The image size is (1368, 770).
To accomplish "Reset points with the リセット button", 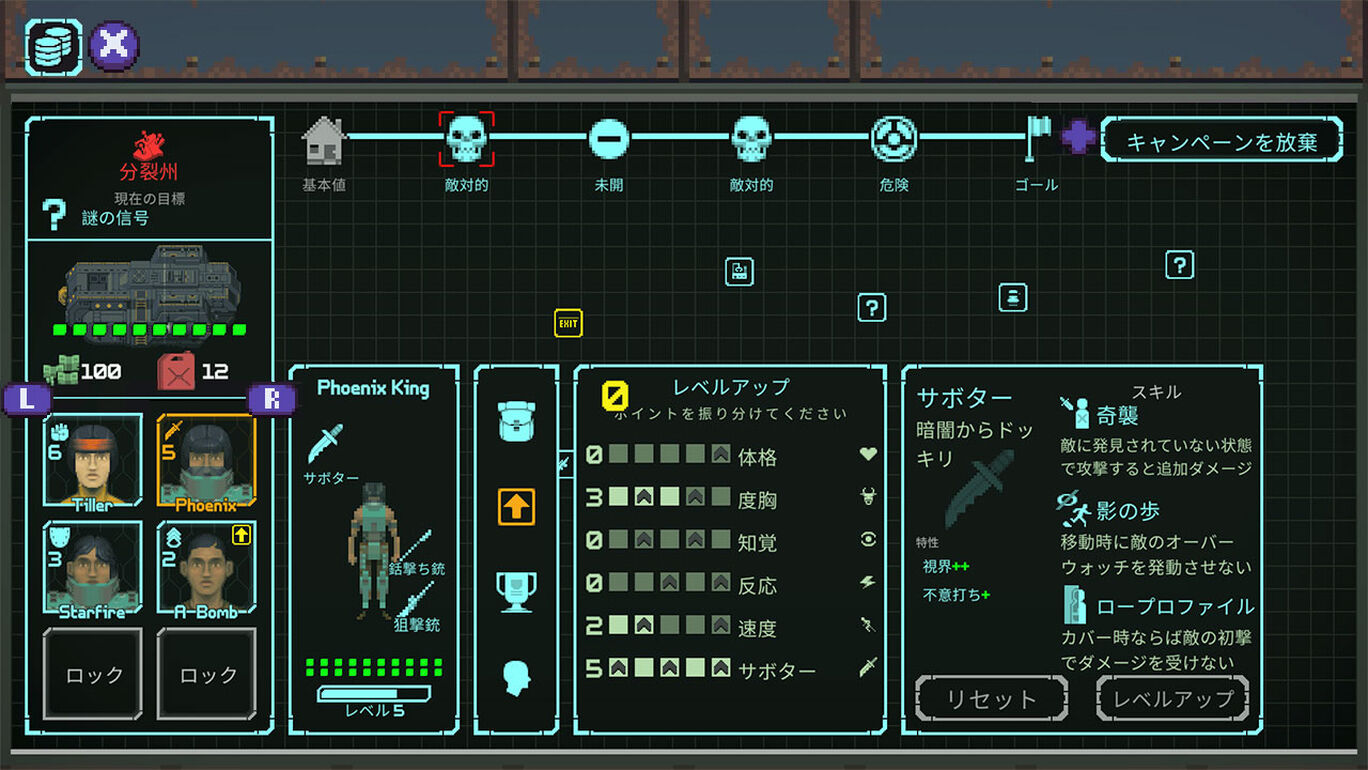I will pyautogui.click(x=991, y=698).
